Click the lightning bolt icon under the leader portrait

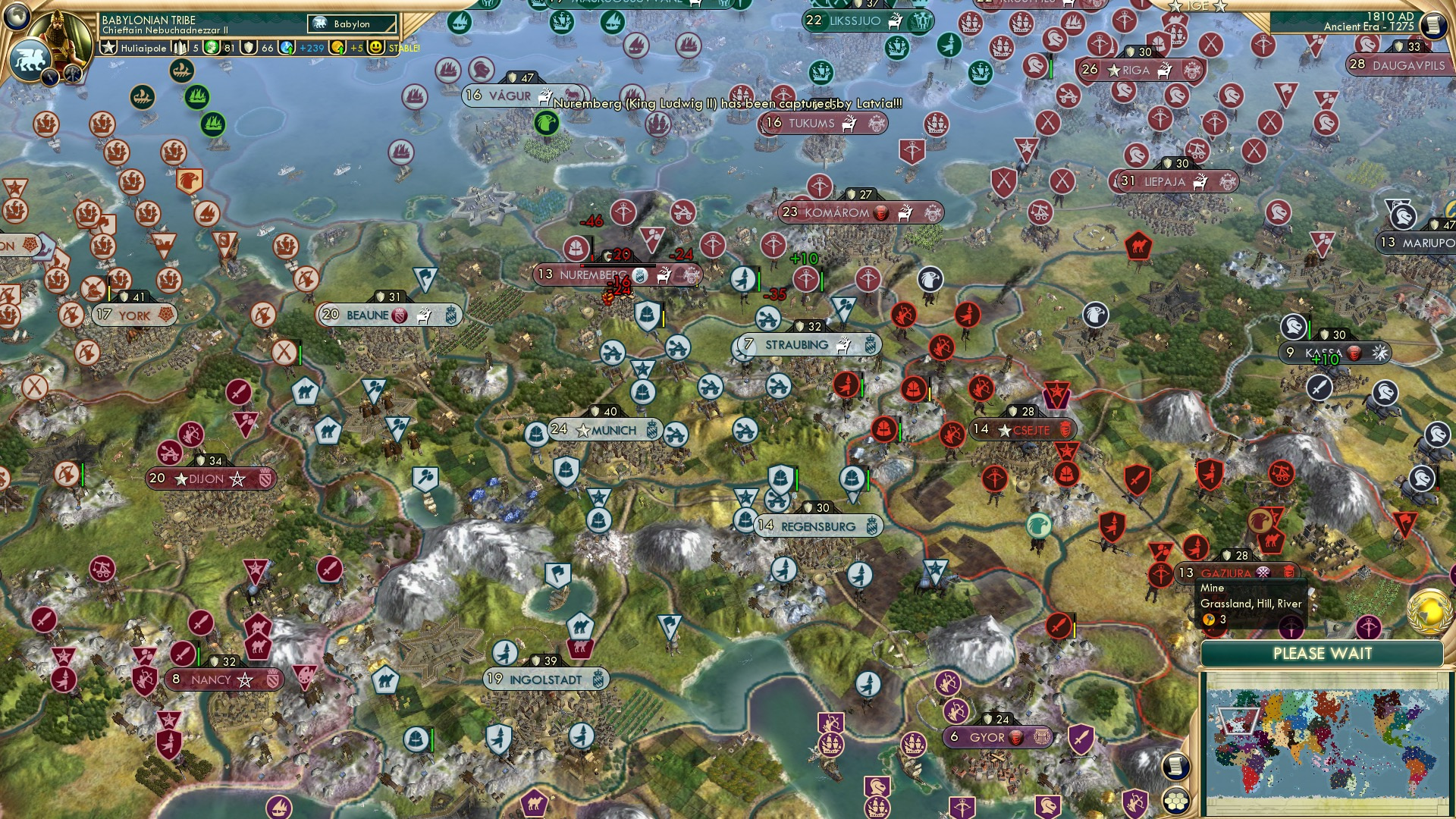tap(49, 77)
